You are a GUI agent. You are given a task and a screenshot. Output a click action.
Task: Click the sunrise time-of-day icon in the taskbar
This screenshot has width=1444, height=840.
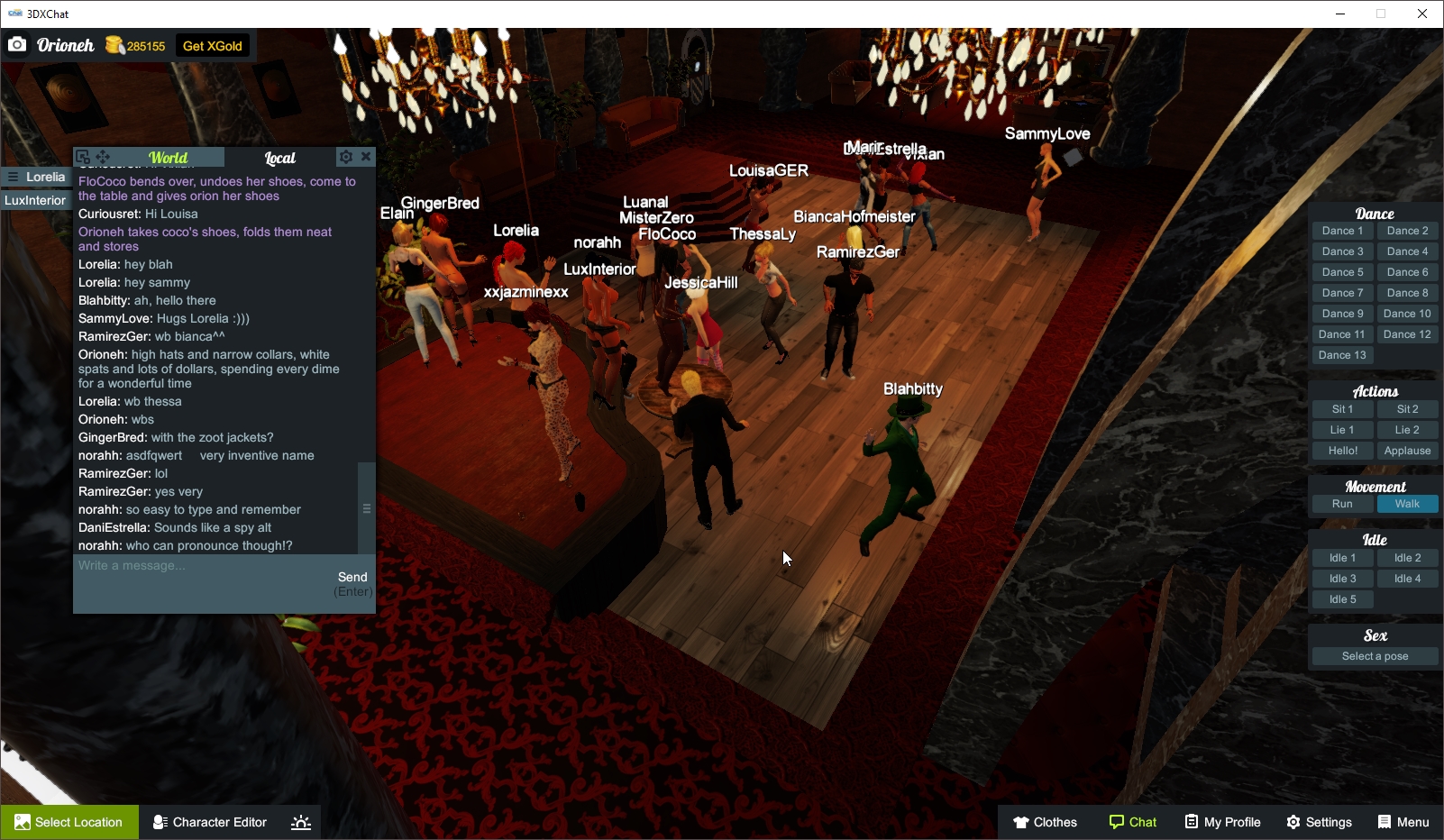(x=300, y=821)
